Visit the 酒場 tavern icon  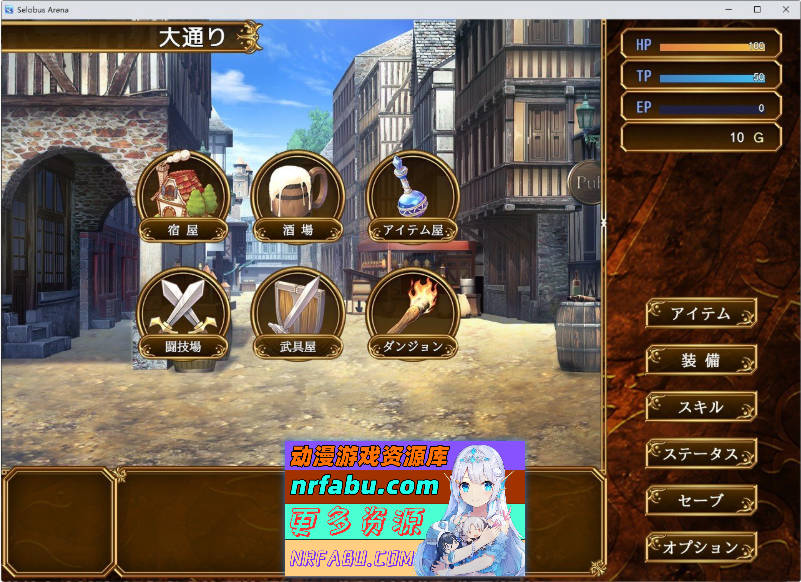[298, 197]
